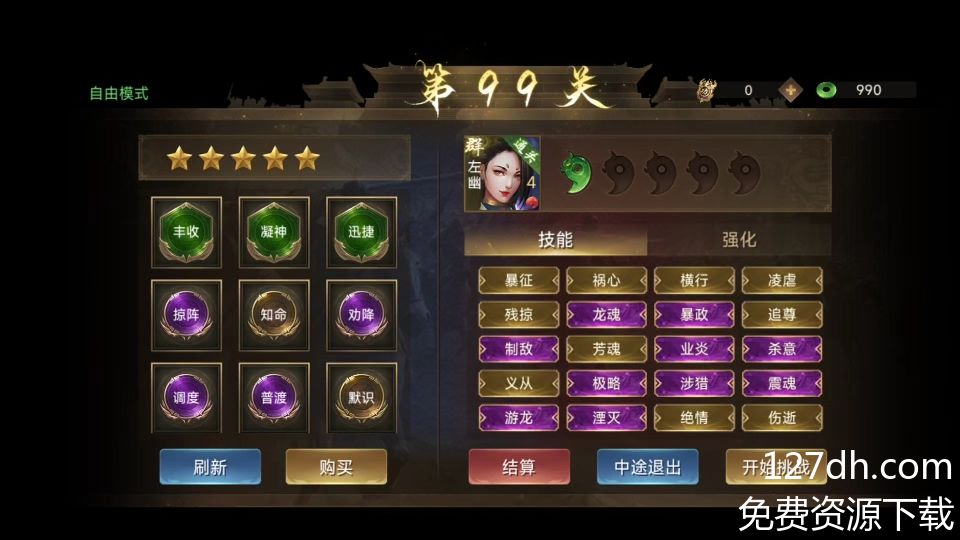Switch to the 强化 tab
Screen dimensions: 960x540
click(x=739, y=240)
